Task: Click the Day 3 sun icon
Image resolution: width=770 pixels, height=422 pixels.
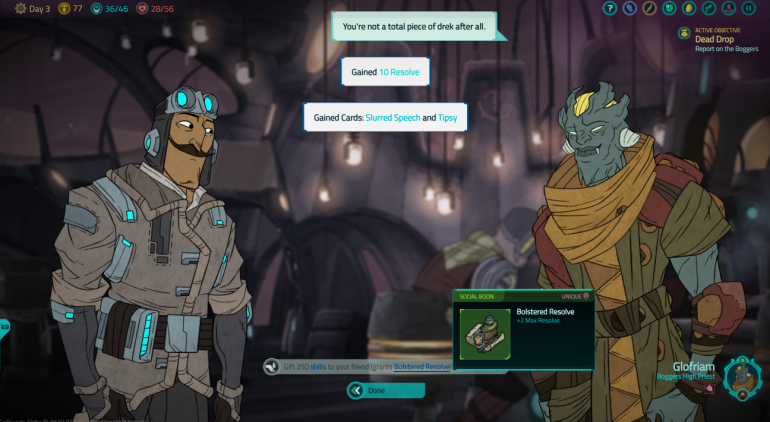Action: [20, 9]
